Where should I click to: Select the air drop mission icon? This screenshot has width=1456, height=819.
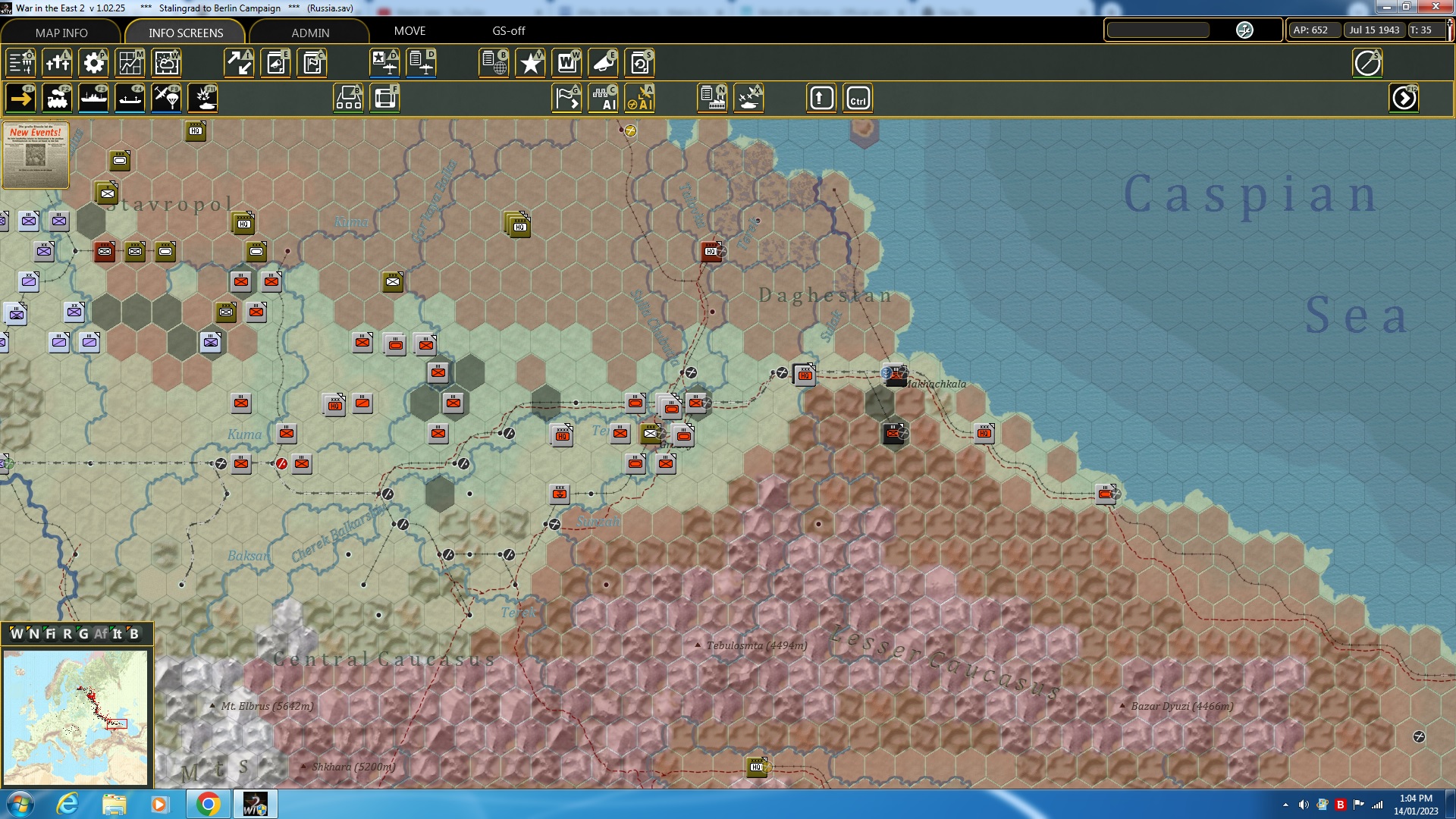tap(166, 98)
